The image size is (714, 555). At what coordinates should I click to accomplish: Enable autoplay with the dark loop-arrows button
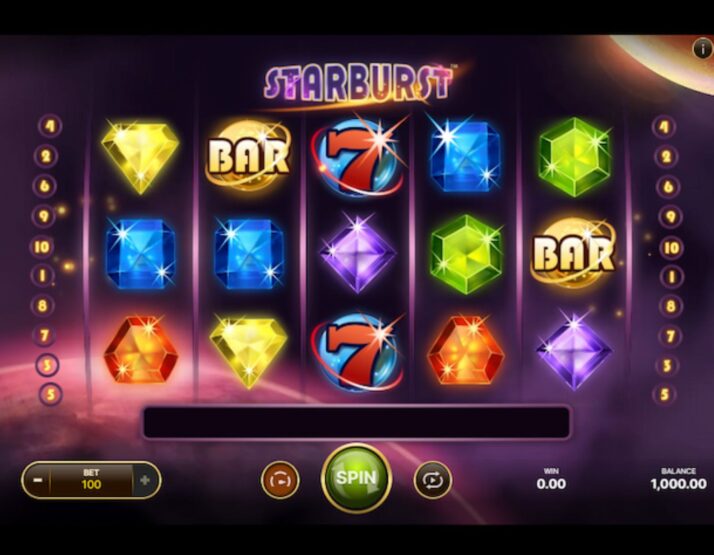point(432,480)
